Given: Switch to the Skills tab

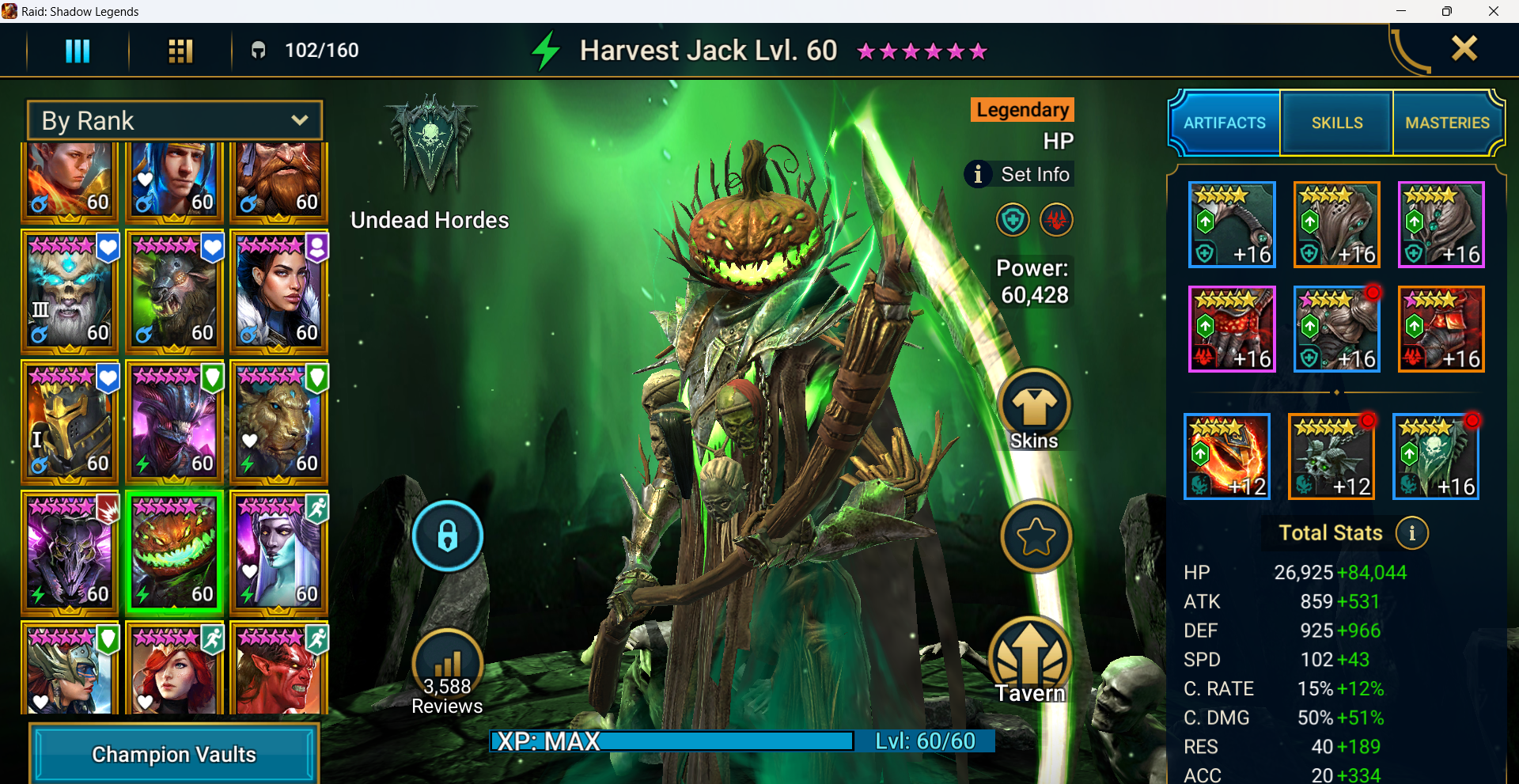Looking at the screenshot, I should pyautogui.click(x=1335, y=123).
